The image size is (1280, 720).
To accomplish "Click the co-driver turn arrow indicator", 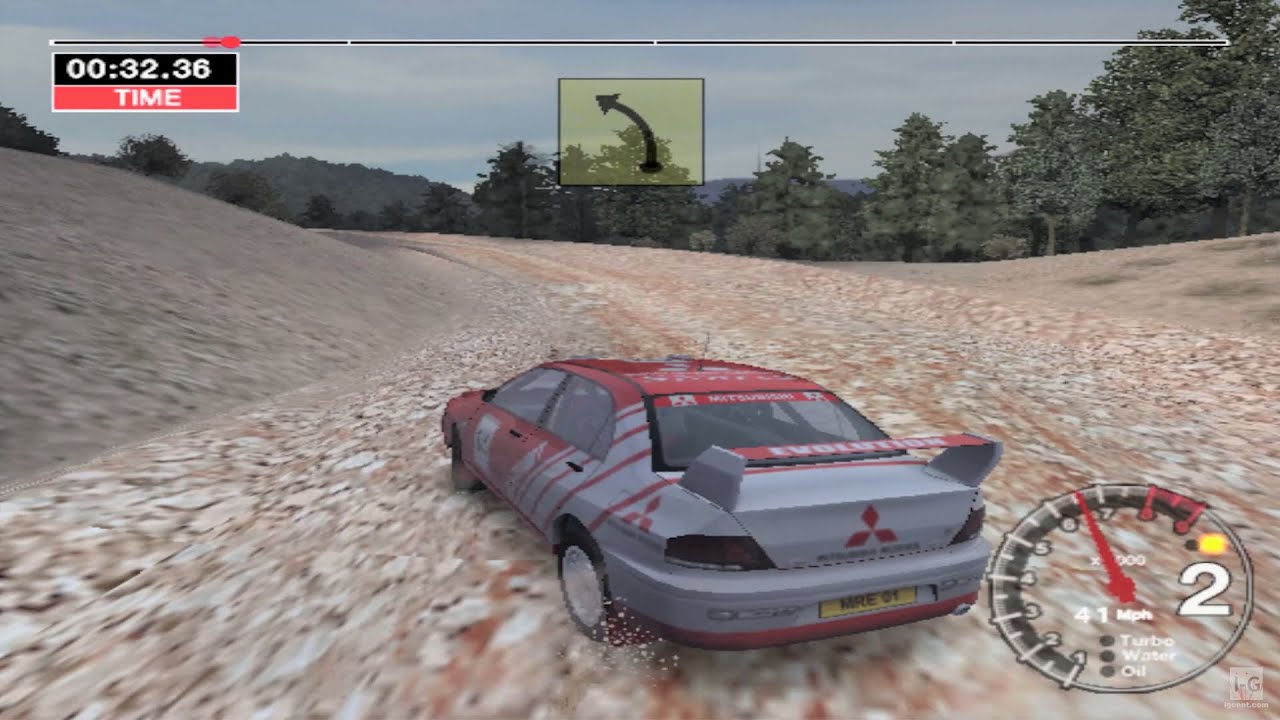I will point(630,130).
